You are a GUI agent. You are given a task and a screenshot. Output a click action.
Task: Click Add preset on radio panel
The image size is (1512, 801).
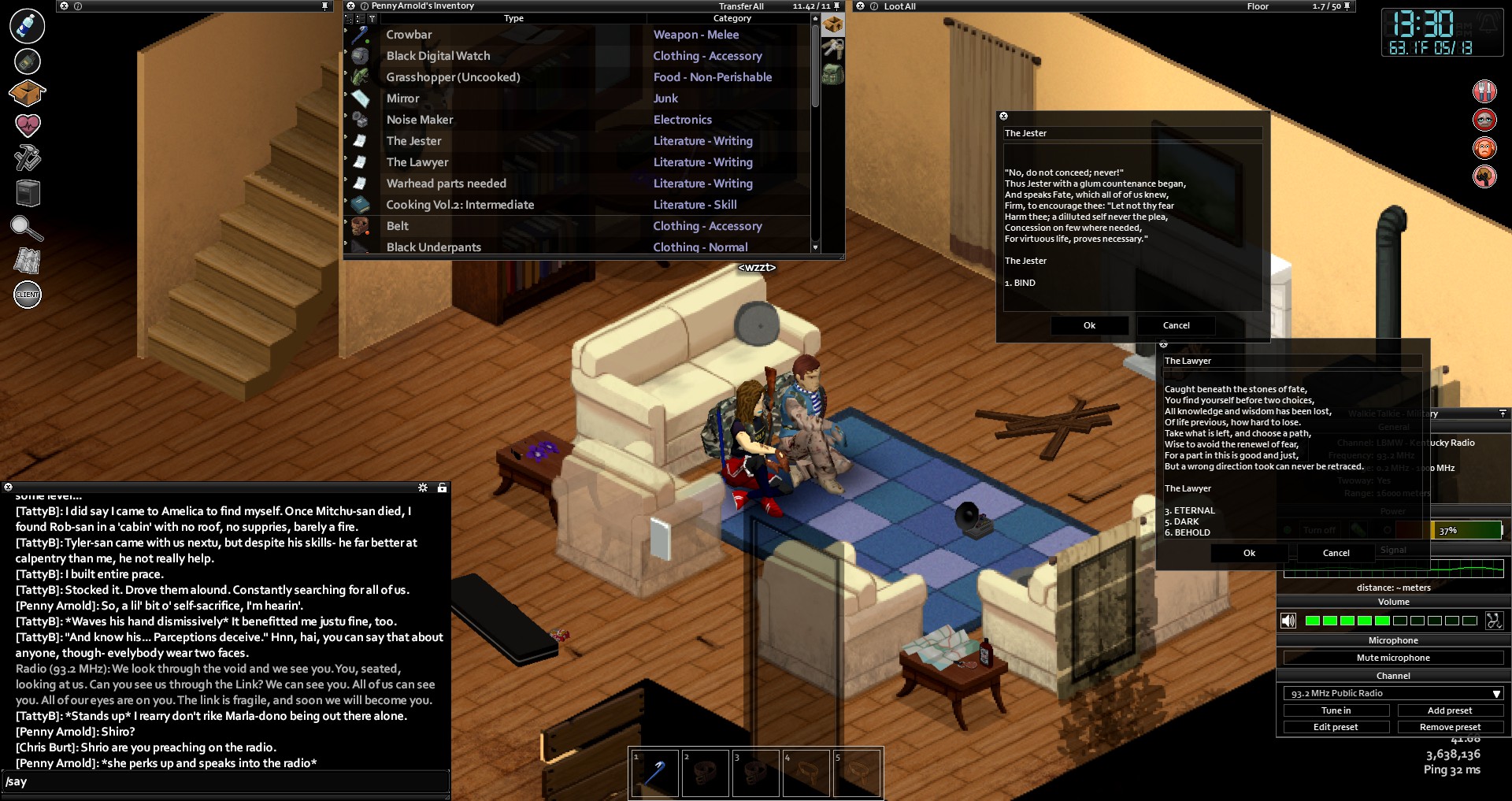pyautogui.click(x=1449, y=710)
